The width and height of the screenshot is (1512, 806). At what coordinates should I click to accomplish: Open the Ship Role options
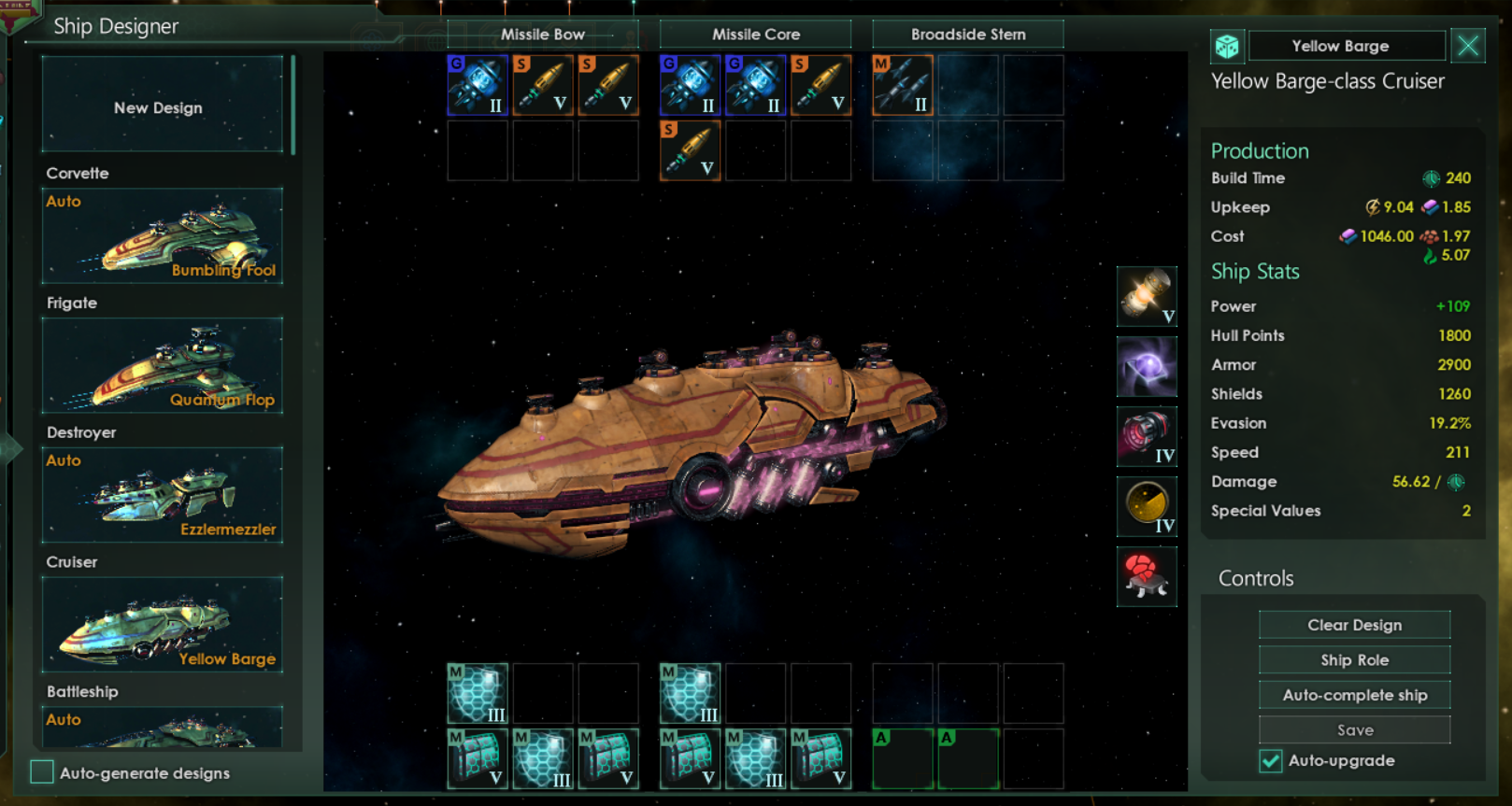click(1354, 660)
